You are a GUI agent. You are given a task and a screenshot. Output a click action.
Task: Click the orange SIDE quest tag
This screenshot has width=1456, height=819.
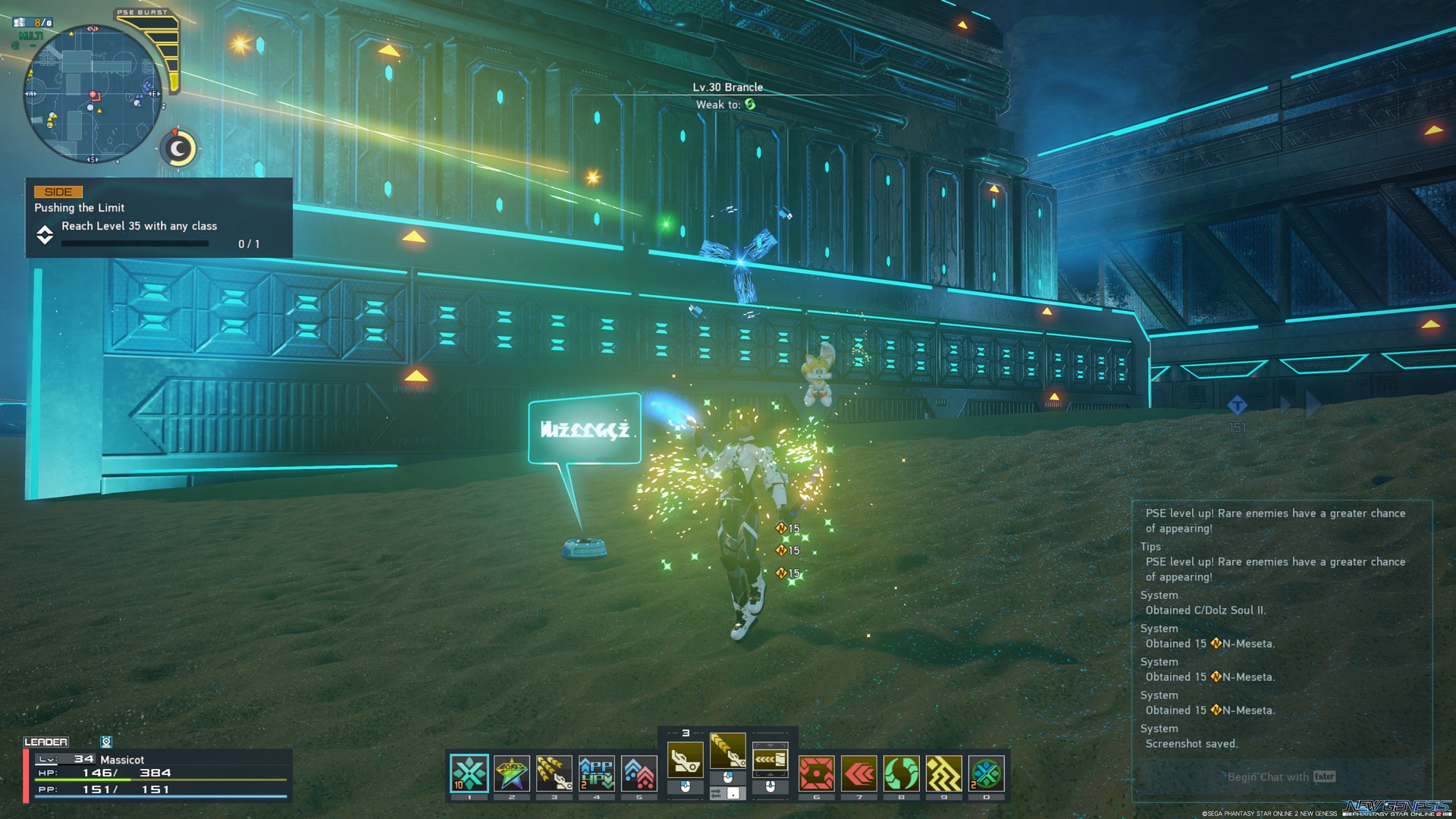pos(59,191)
